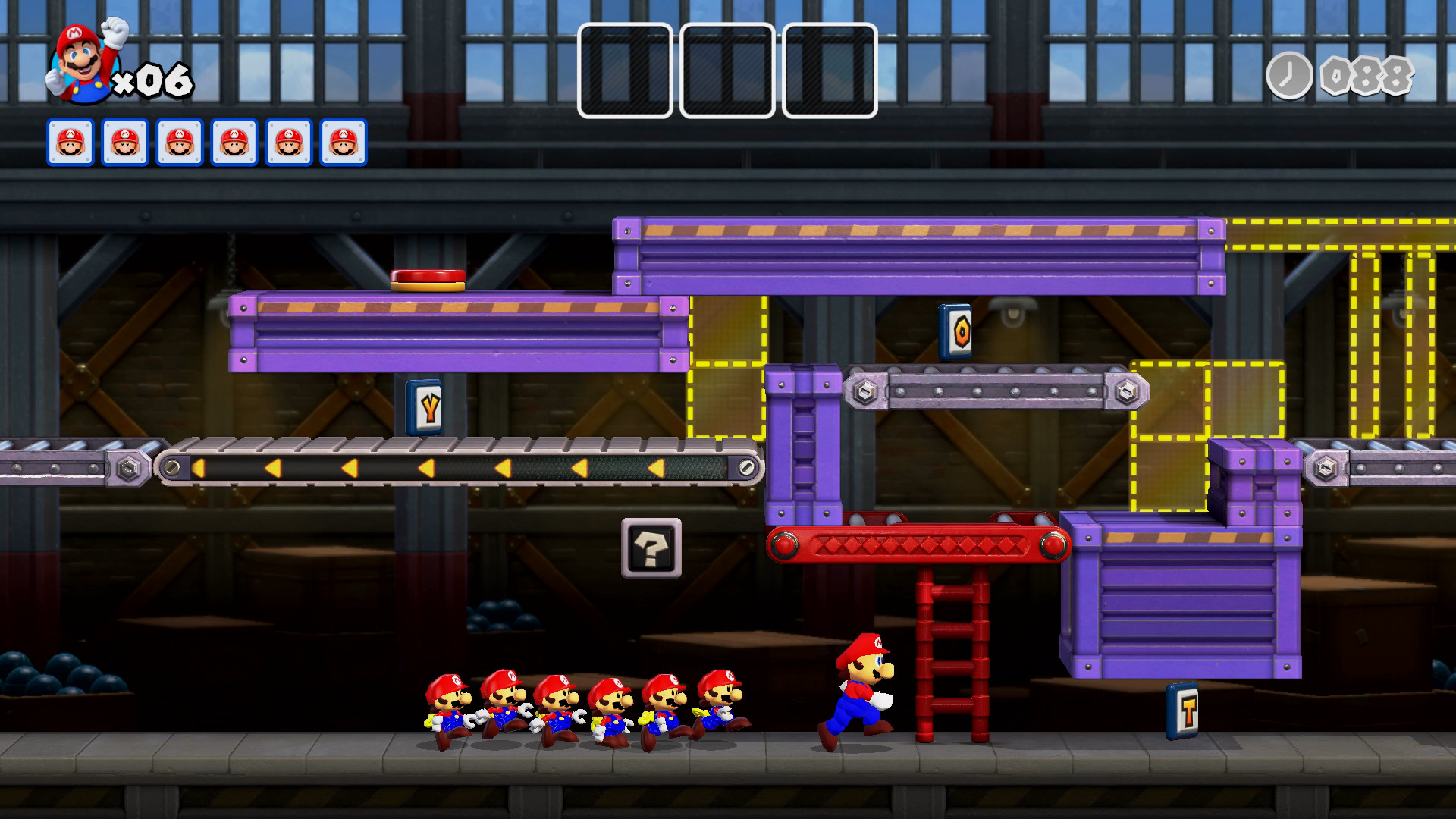Viewport: 1456px width, 819px height.
Task: Select the first Mini-Mario icon in the row
Action: [x=71, y=142]
